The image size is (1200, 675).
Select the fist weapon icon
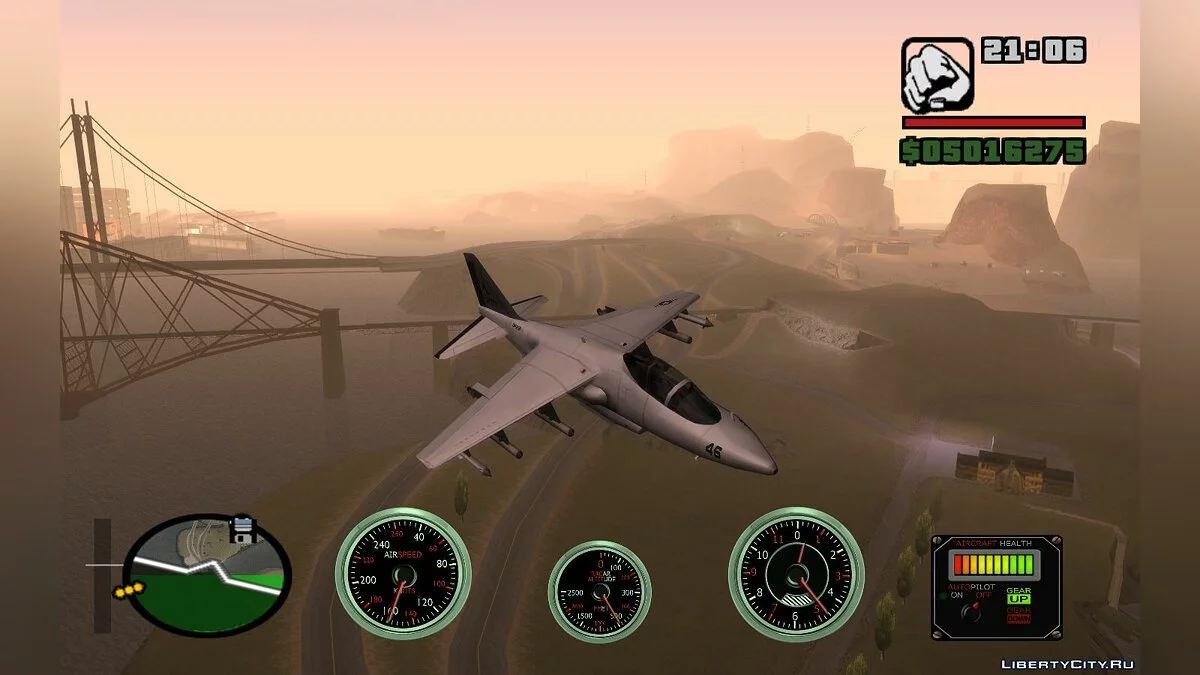click(x=937, y=74)
